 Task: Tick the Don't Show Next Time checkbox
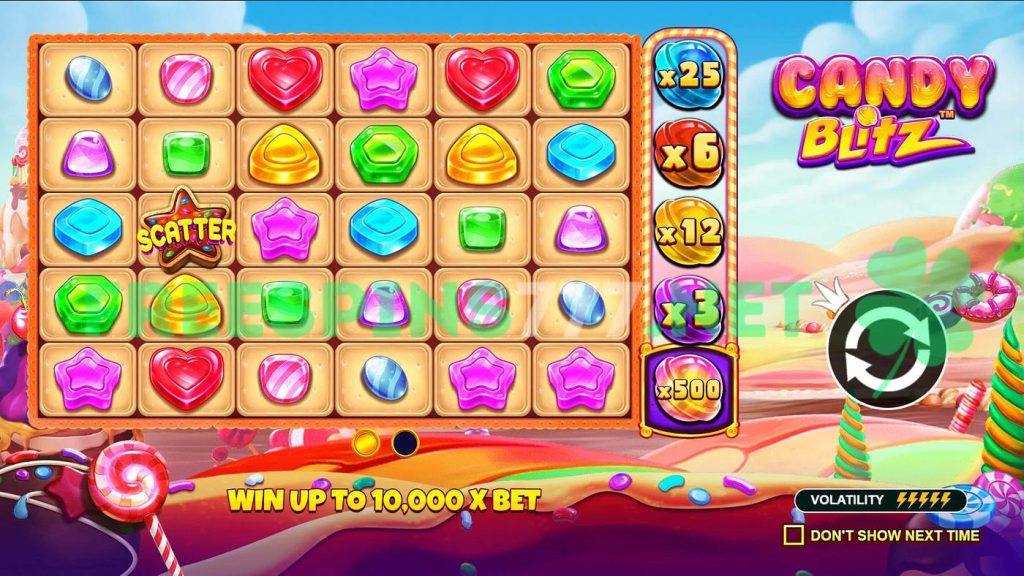793,535
